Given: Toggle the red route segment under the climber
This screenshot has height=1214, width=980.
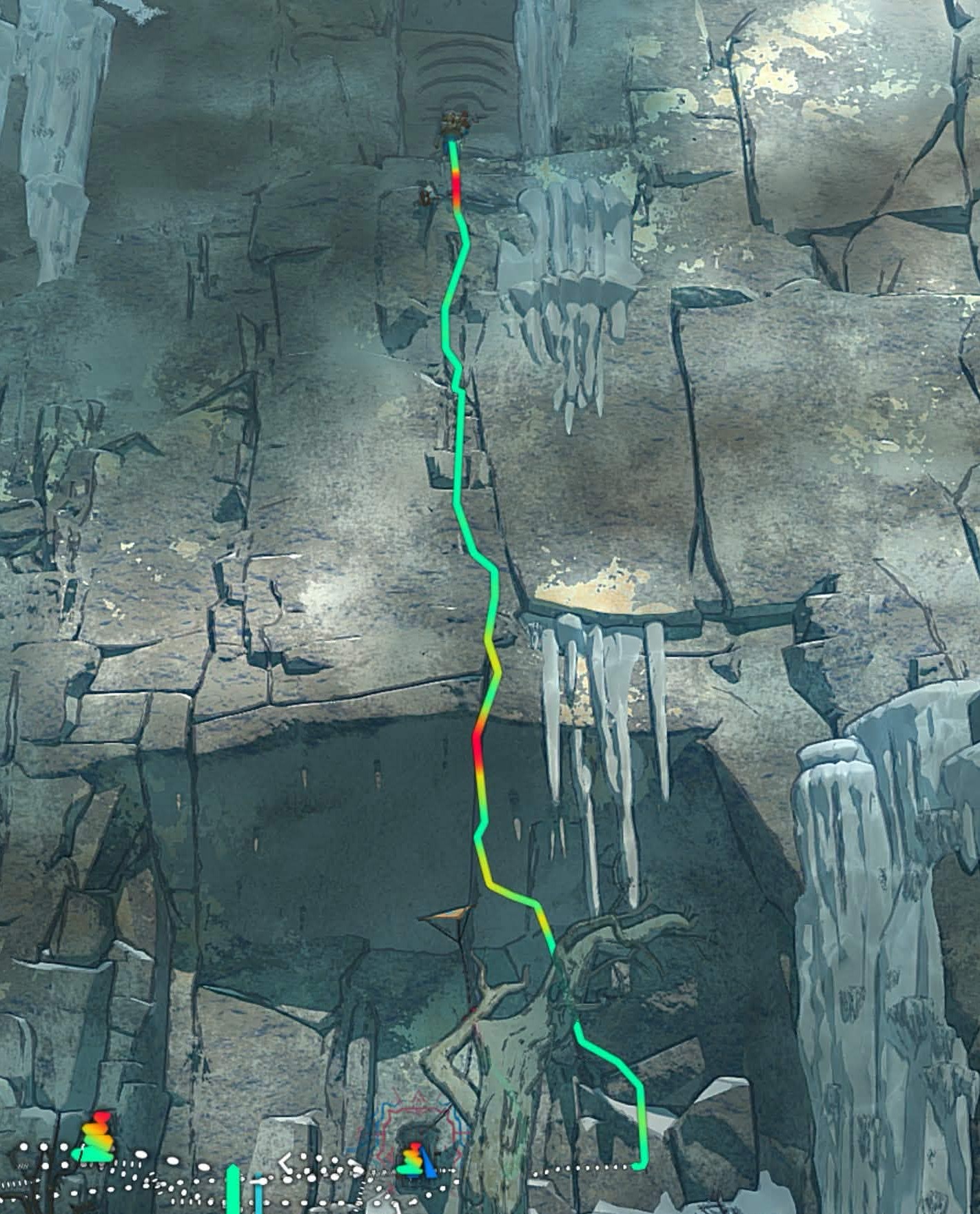Looking at the screenshot, I should coord(455,186).
